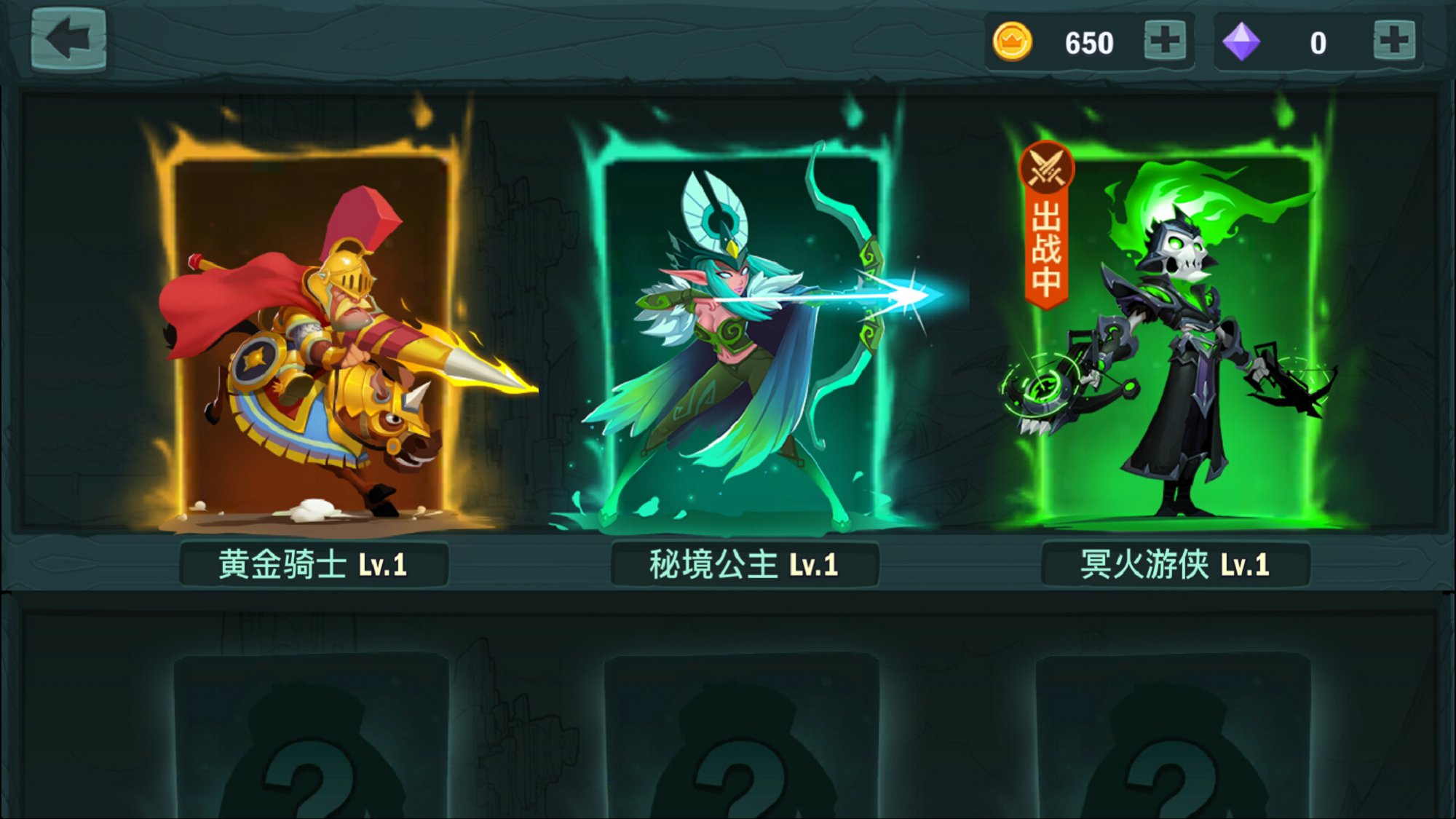Open gold purchase with the coin plus icon
Image resolution: width=1456 pixels, height=819 pixels.
point(1166,41)
